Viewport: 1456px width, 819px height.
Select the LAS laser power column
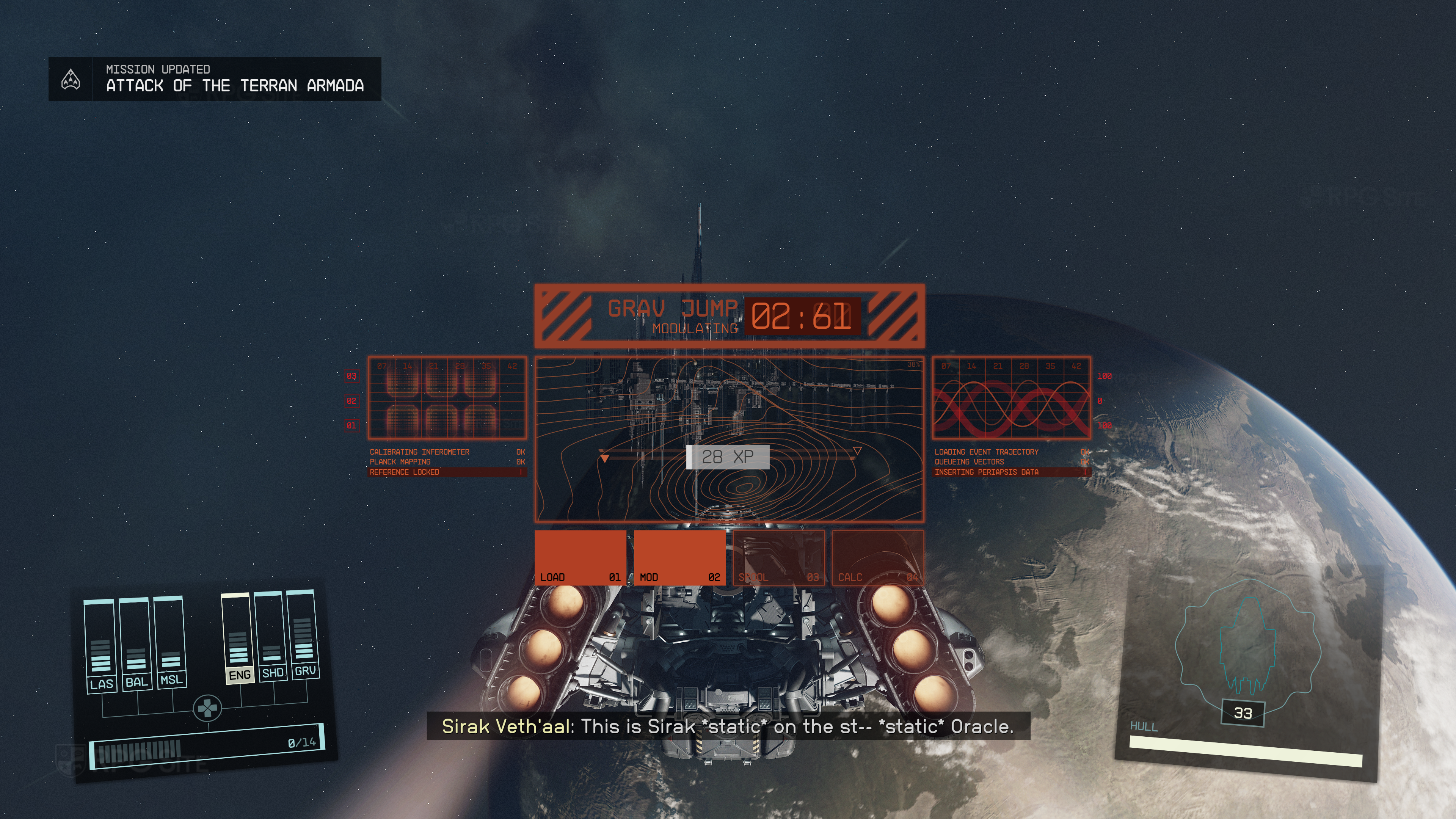point(100,645)
